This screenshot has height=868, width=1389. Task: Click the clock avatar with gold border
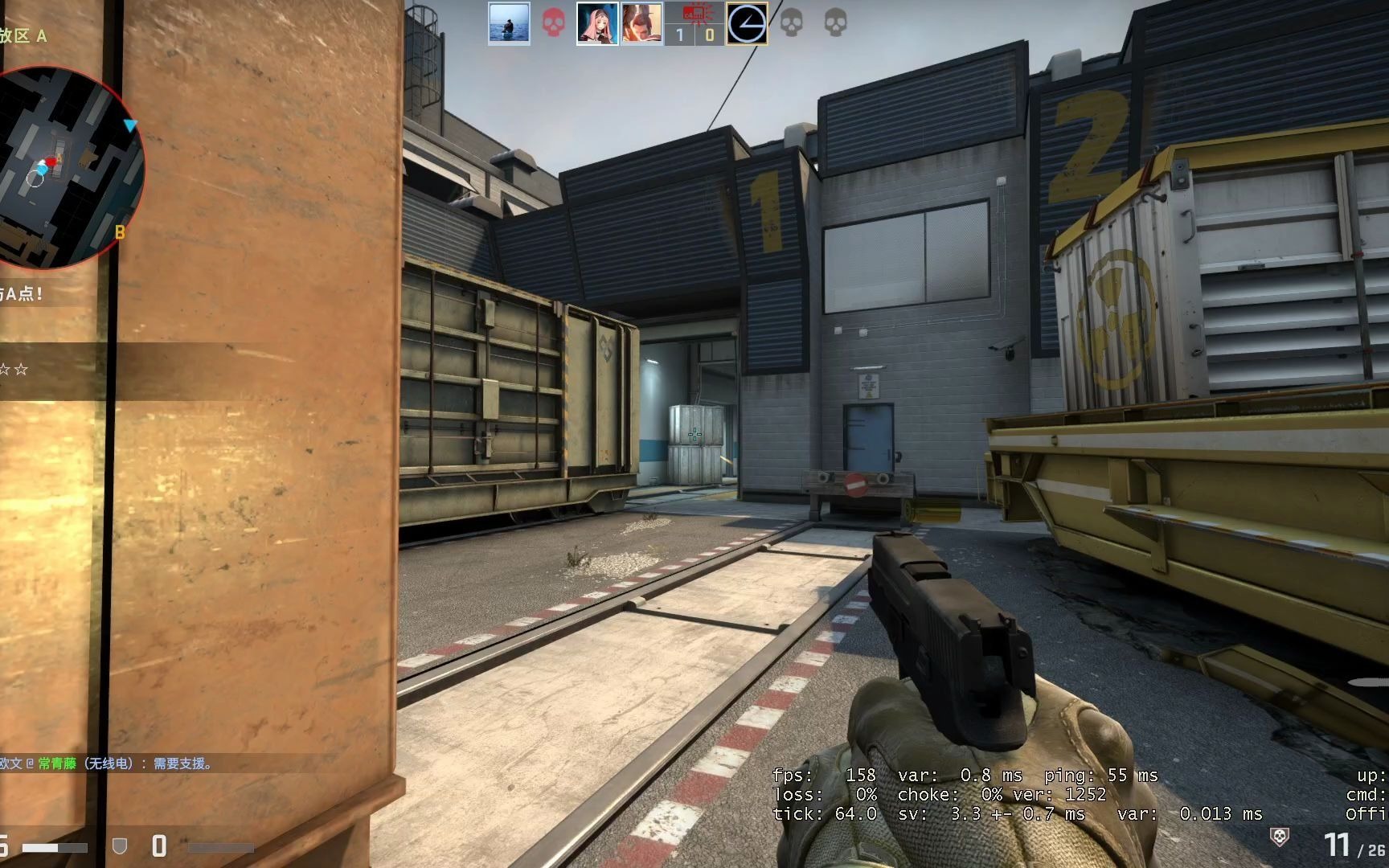click(748, 23)
